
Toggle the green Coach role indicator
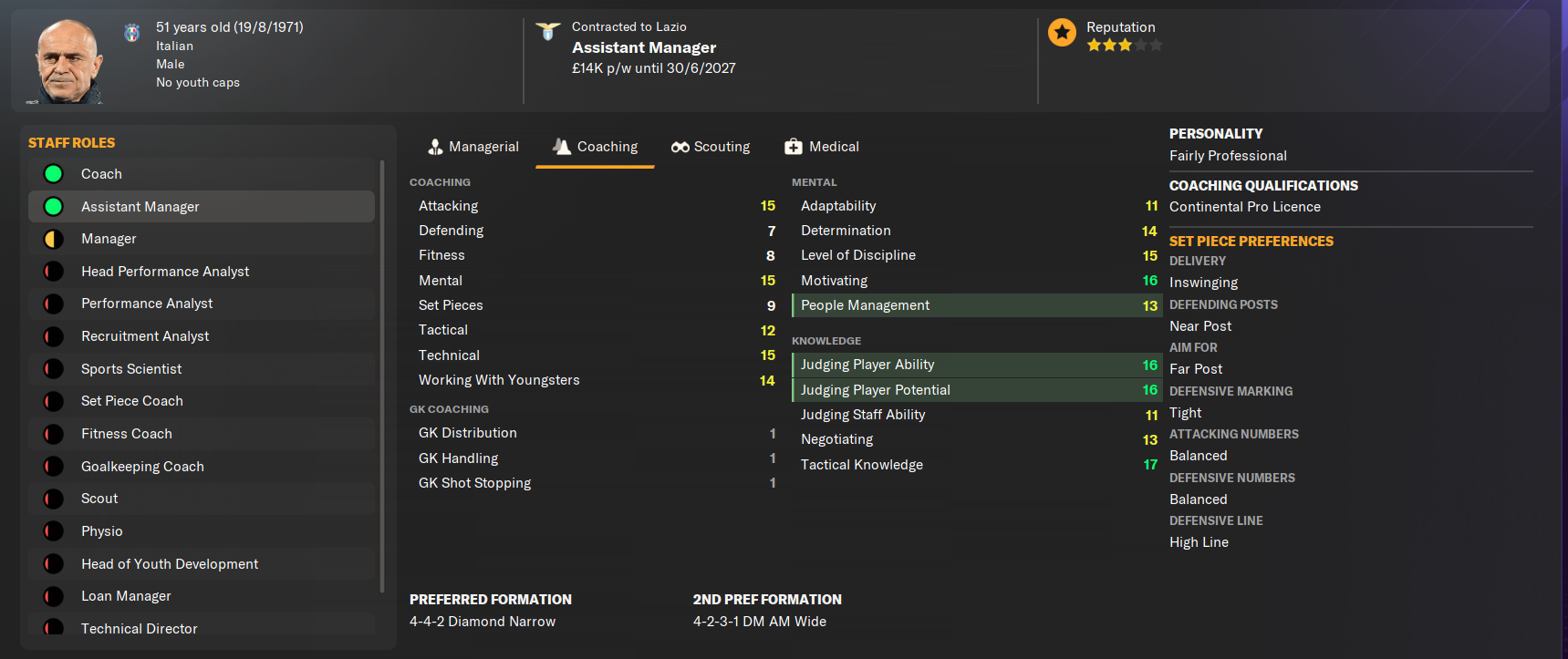pos(53,173)
